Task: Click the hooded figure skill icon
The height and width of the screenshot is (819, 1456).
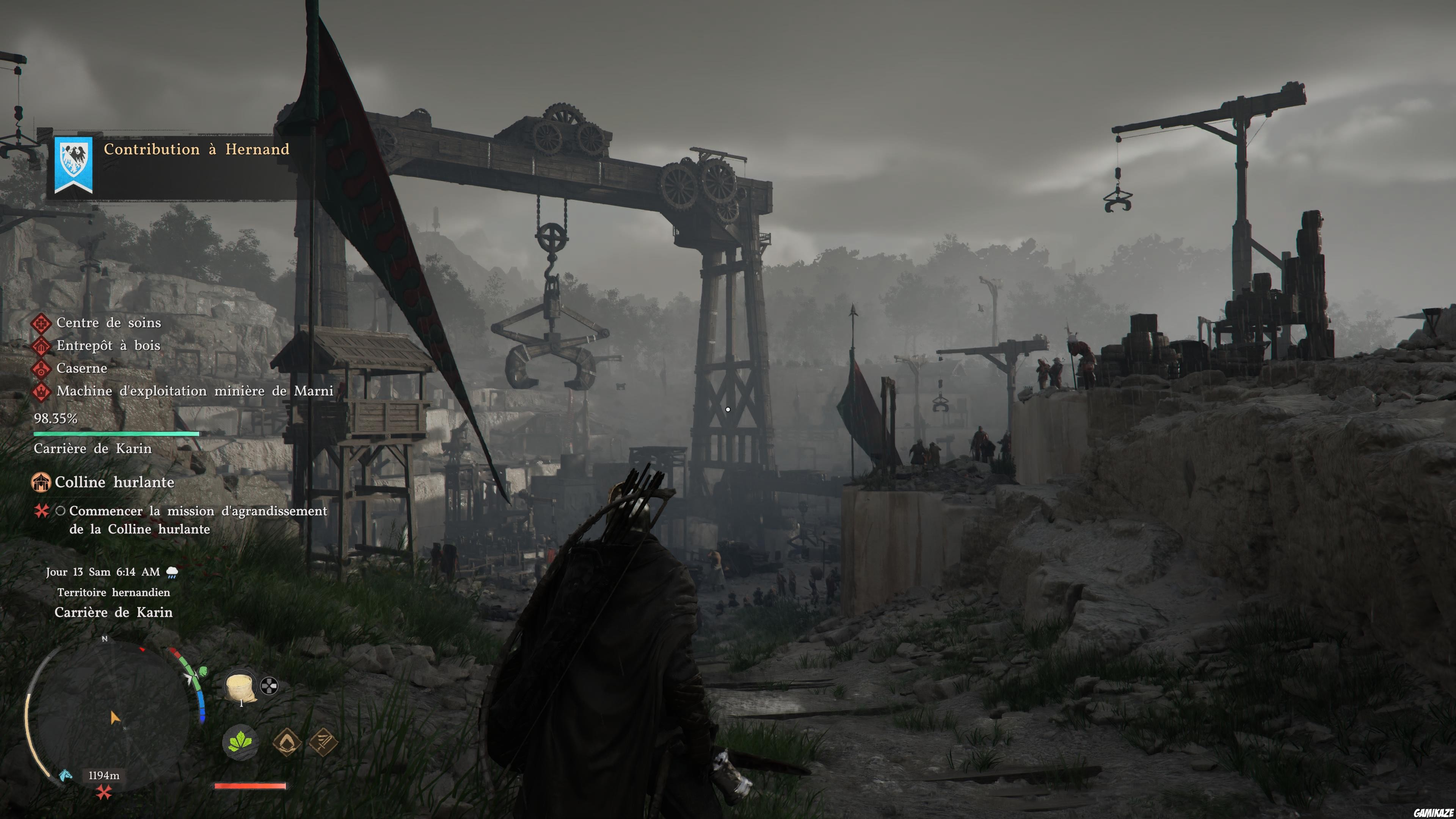Action: (x=287, y=741)
